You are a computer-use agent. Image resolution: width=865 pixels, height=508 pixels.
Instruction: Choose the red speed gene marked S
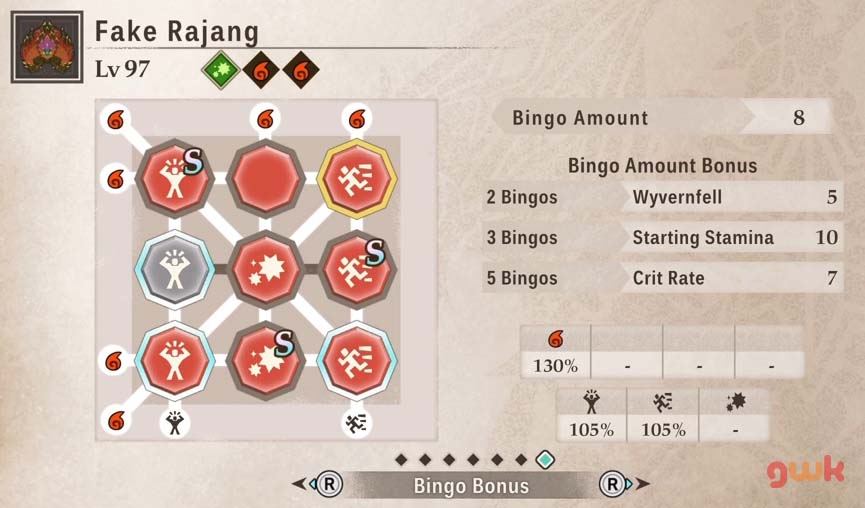pos(357,269)
